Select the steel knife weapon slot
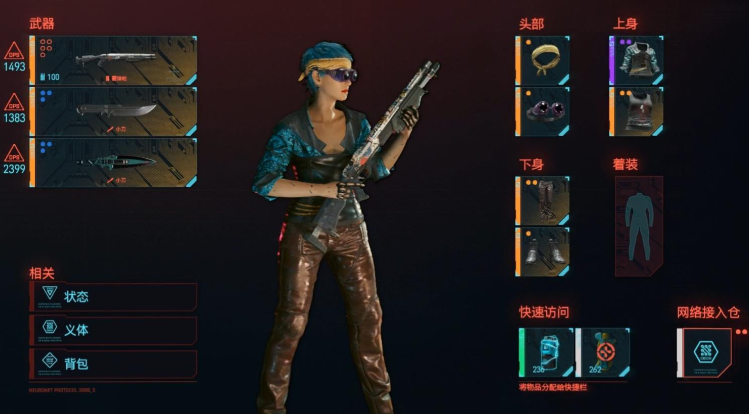The height and width of the screenshot is (414, 749). coord(115,111)
